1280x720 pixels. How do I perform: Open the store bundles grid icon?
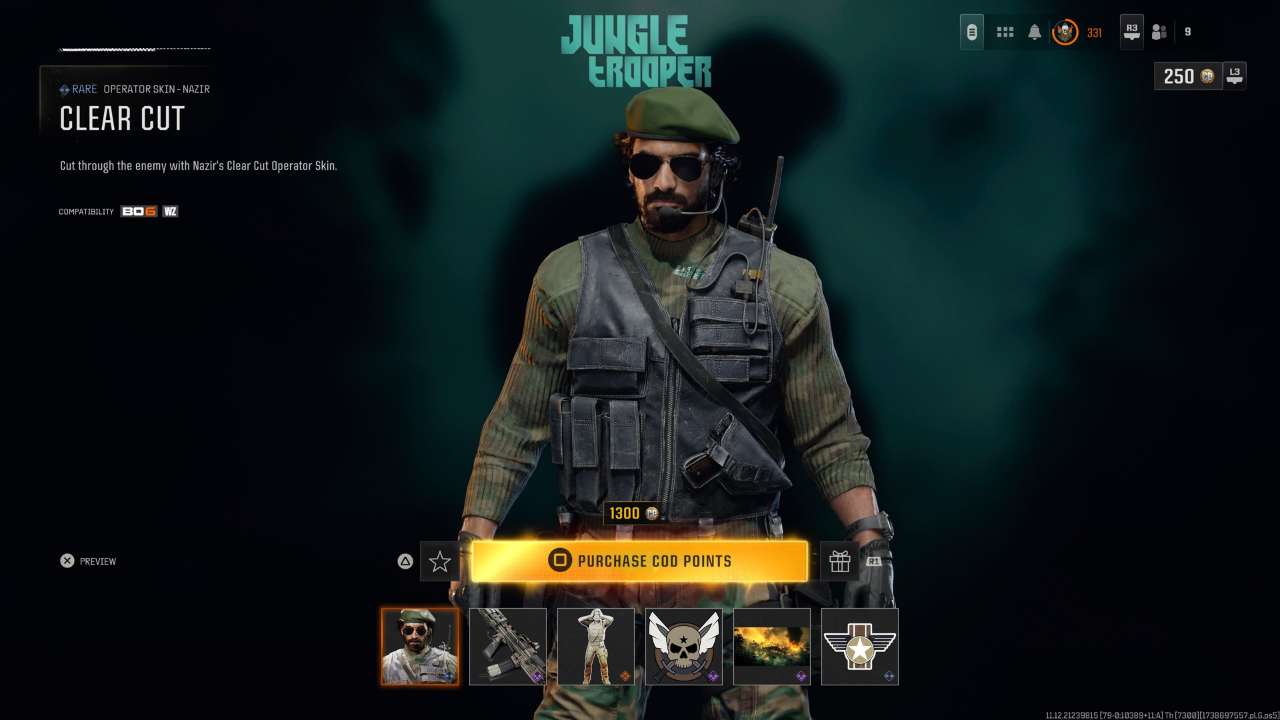1004,31
